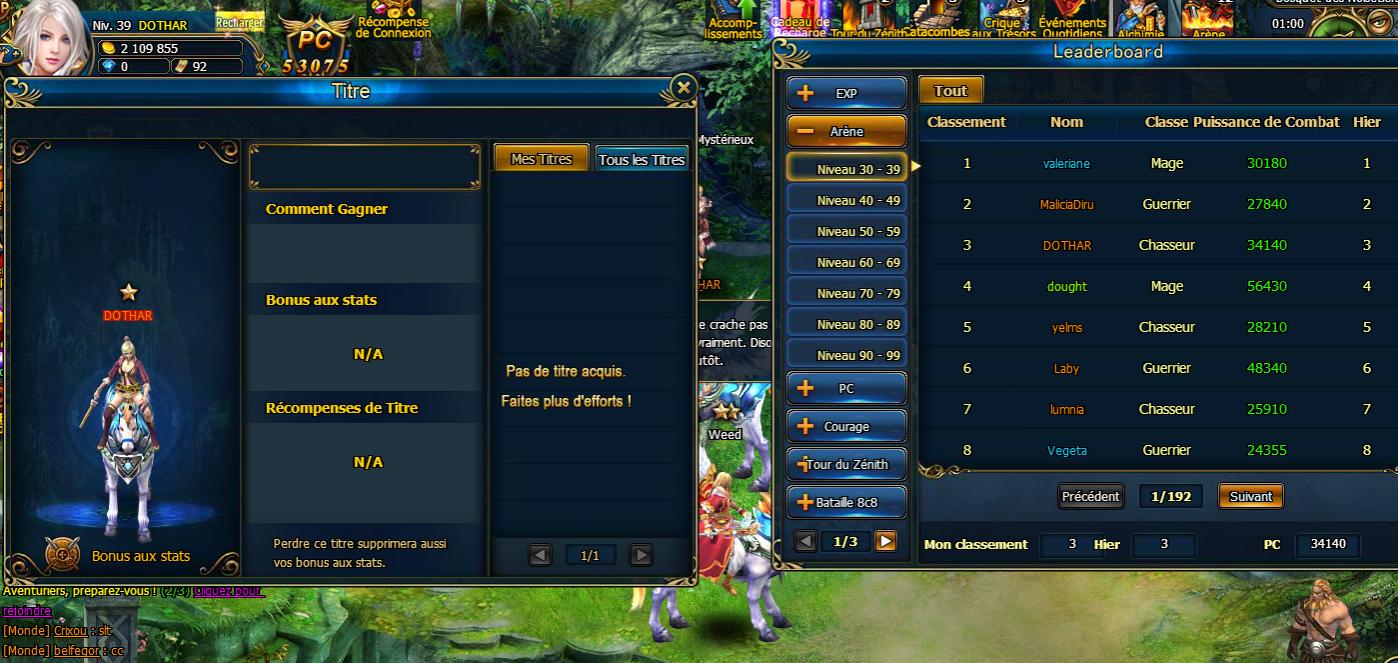Expand the EXP leaderboard category
The width and height of the screenshot is (1398, 663).
[846, 93]
